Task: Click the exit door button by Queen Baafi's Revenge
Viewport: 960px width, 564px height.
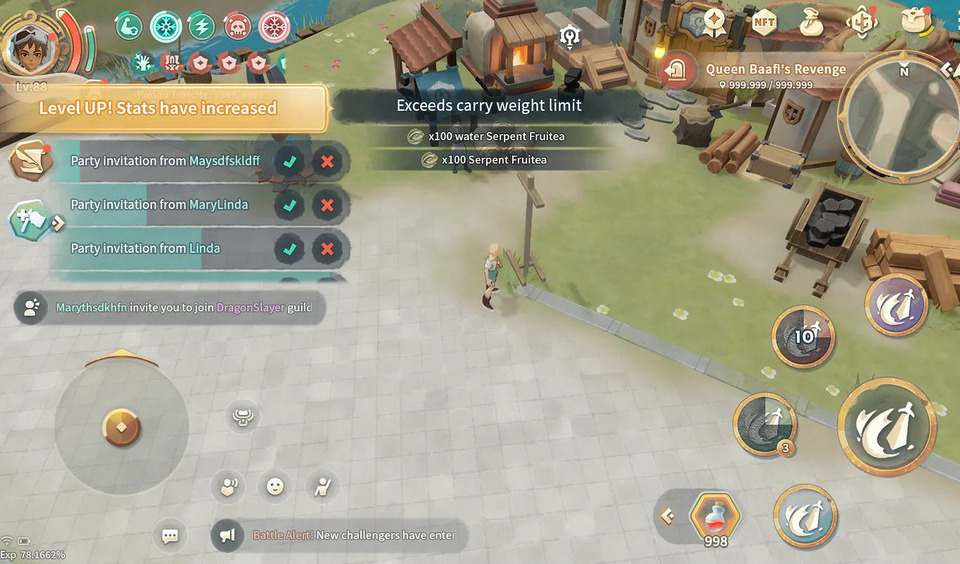Action: 678,70
